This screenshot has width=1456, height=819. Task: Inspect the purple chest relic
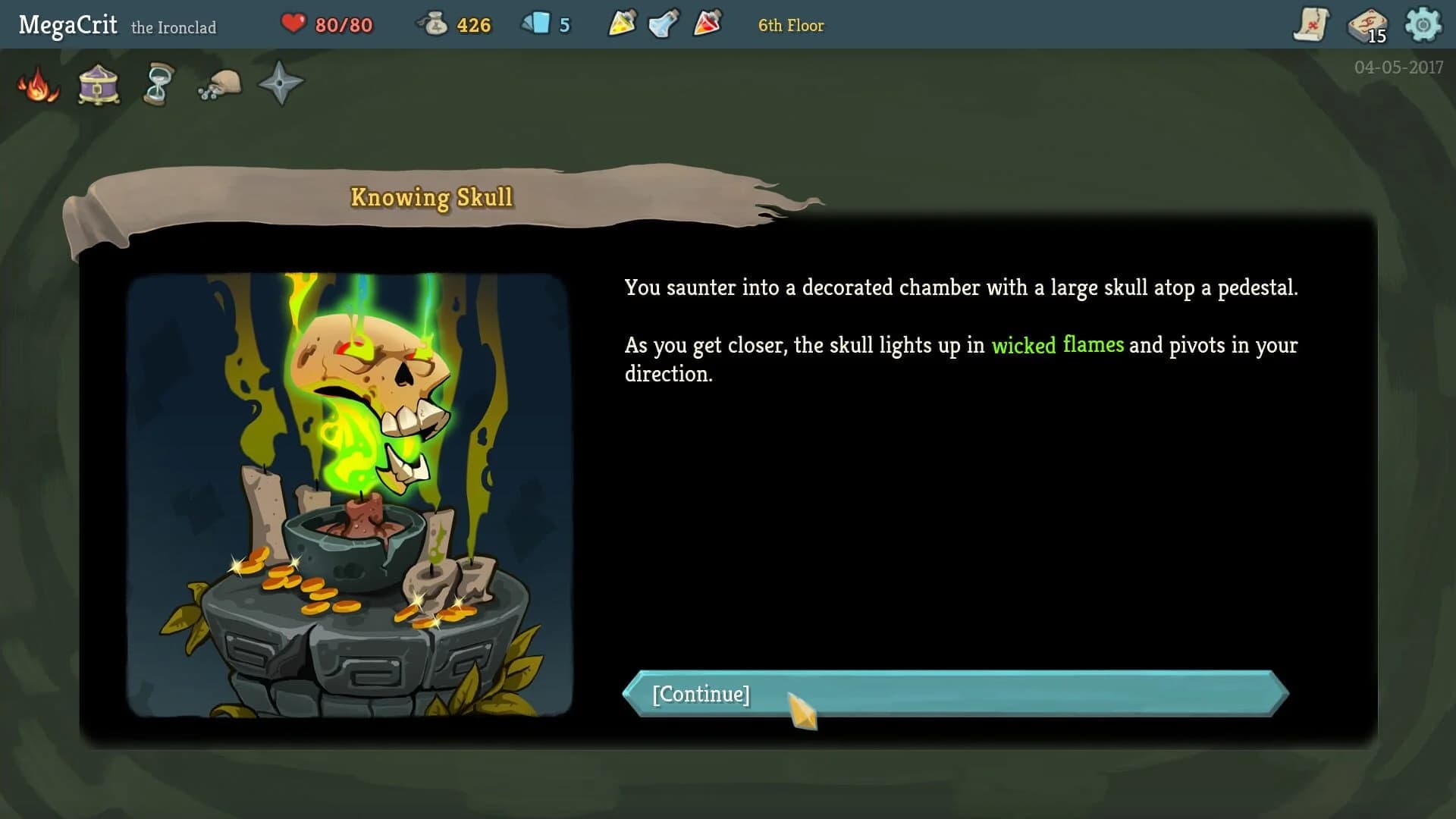[x=97, y=83]
